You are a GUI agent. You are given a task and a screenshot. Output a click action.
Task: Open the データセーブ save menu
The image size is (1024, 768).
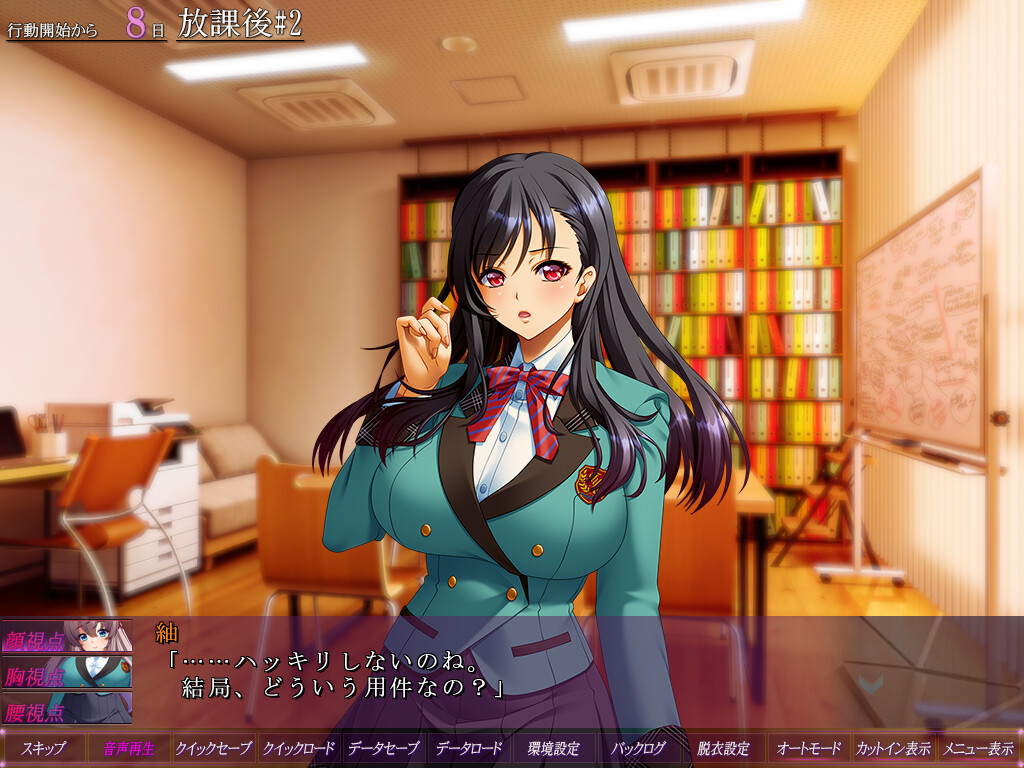pos(383,748)
